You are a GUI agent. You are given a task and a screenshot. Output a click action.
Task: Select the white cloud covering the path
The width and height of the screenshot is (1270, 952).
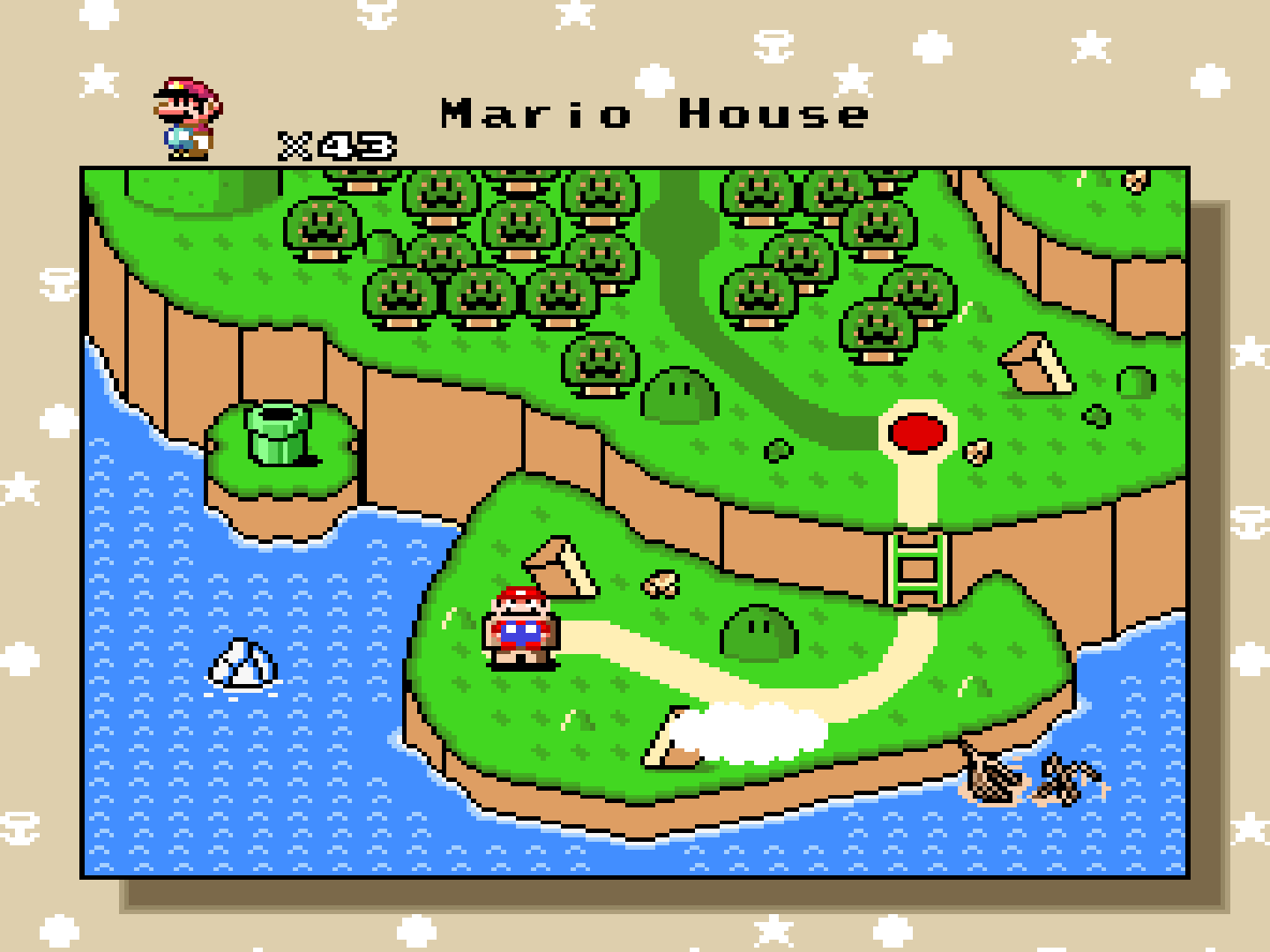pyautogui.click(x=758, y=732)
